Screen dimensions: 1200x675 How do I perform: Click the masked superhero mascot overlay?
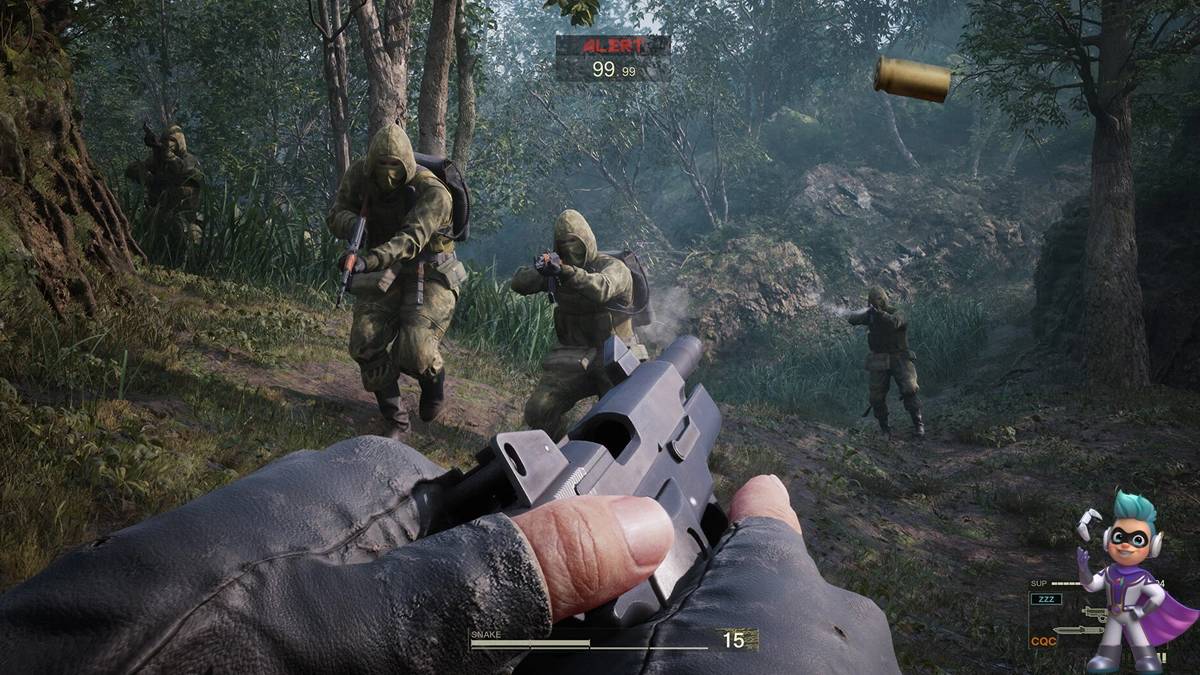click(1128, 585)
